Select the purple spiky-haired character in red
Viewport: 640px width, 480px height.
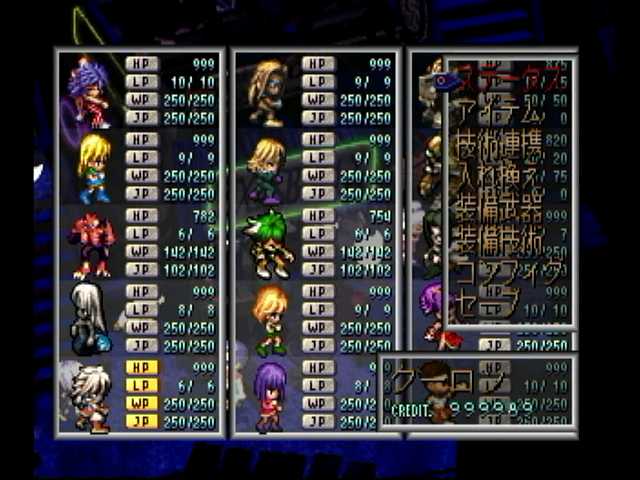click(x=90, y=92)
